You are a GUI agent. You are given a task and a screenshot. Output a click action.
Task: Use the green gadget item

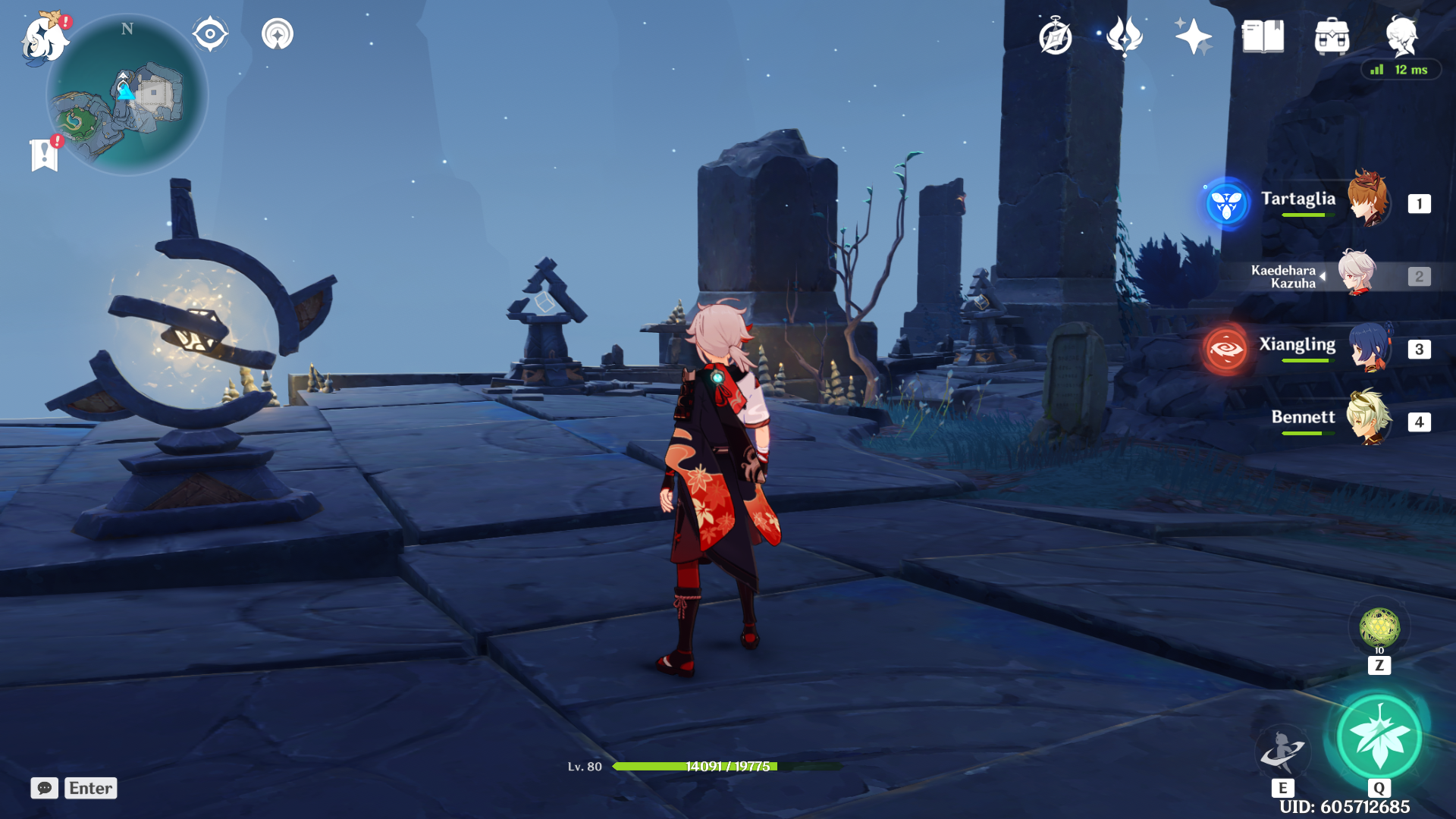pos(1379,628)
